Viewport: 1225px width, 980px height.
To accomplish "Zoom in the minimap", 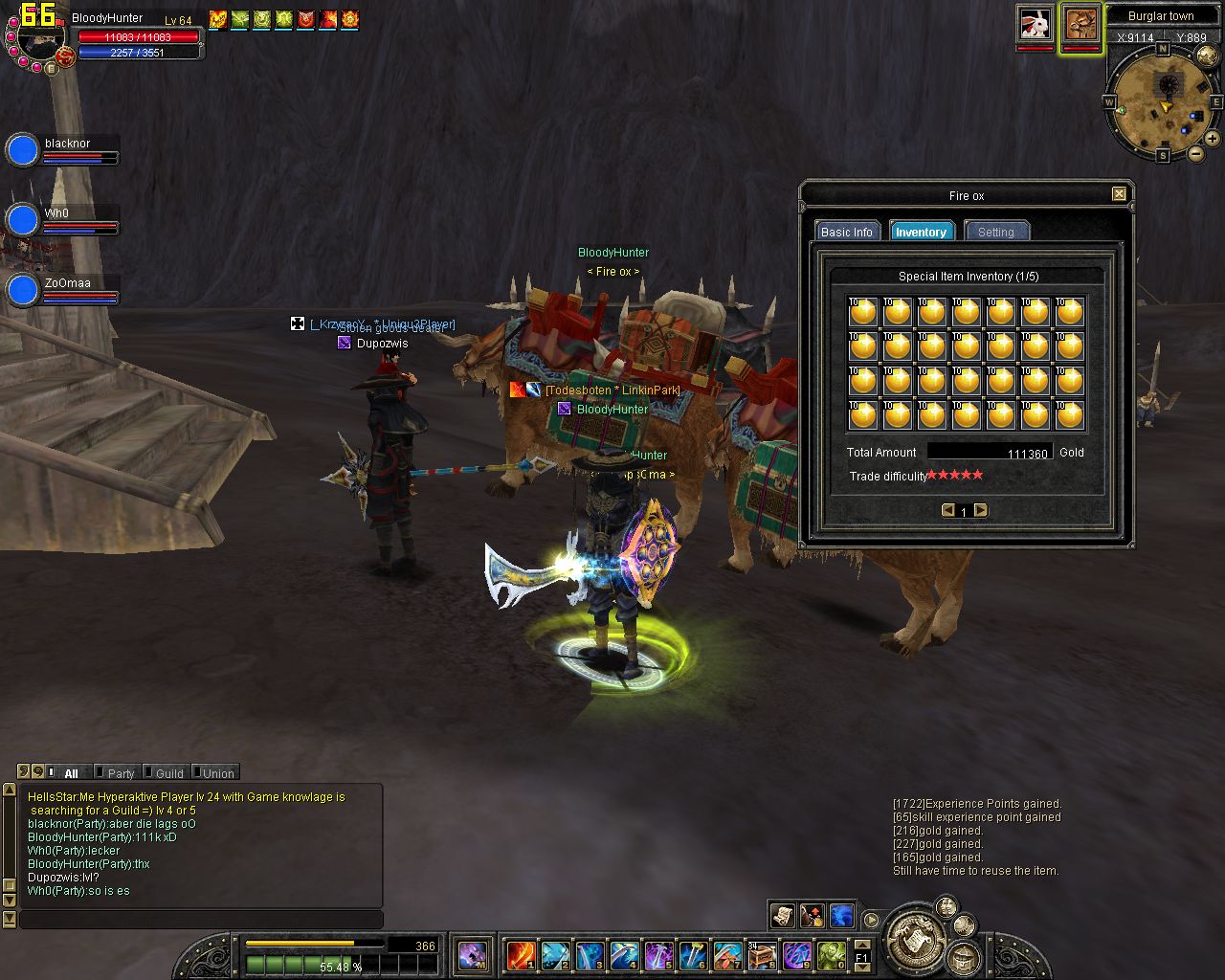I will coord(1213,139).
